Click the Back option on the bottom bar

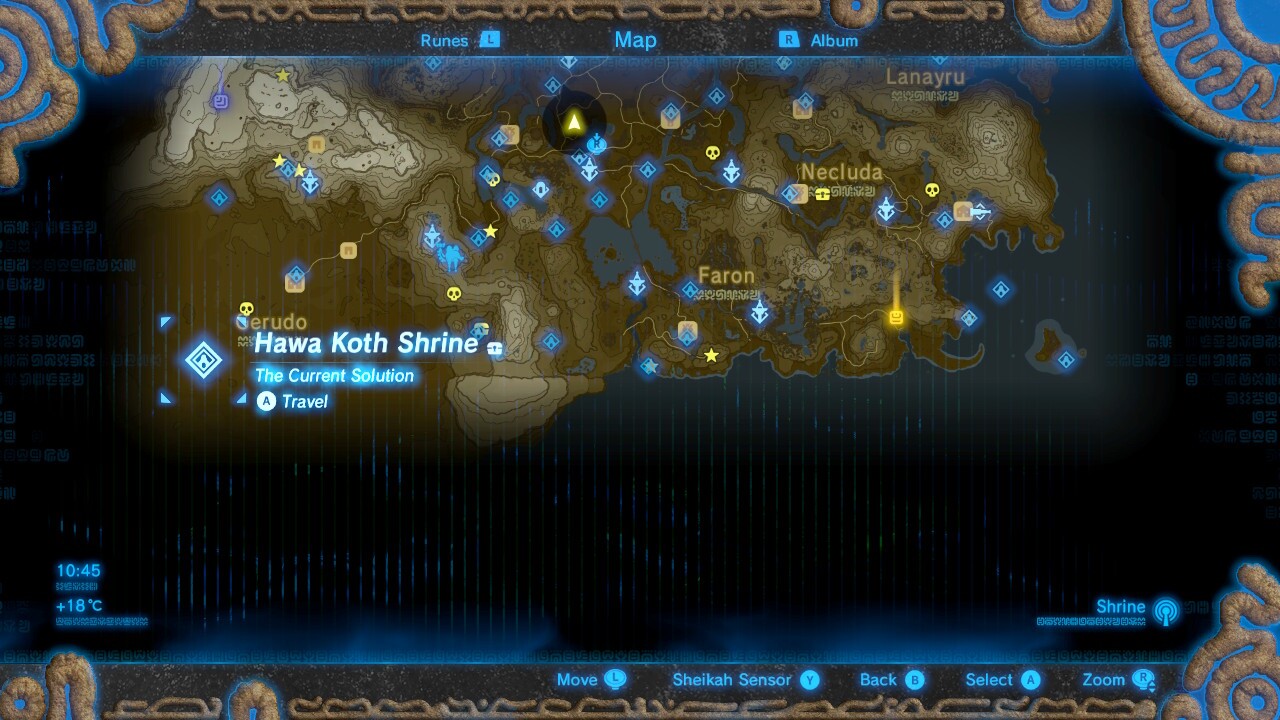coord(890,680)
